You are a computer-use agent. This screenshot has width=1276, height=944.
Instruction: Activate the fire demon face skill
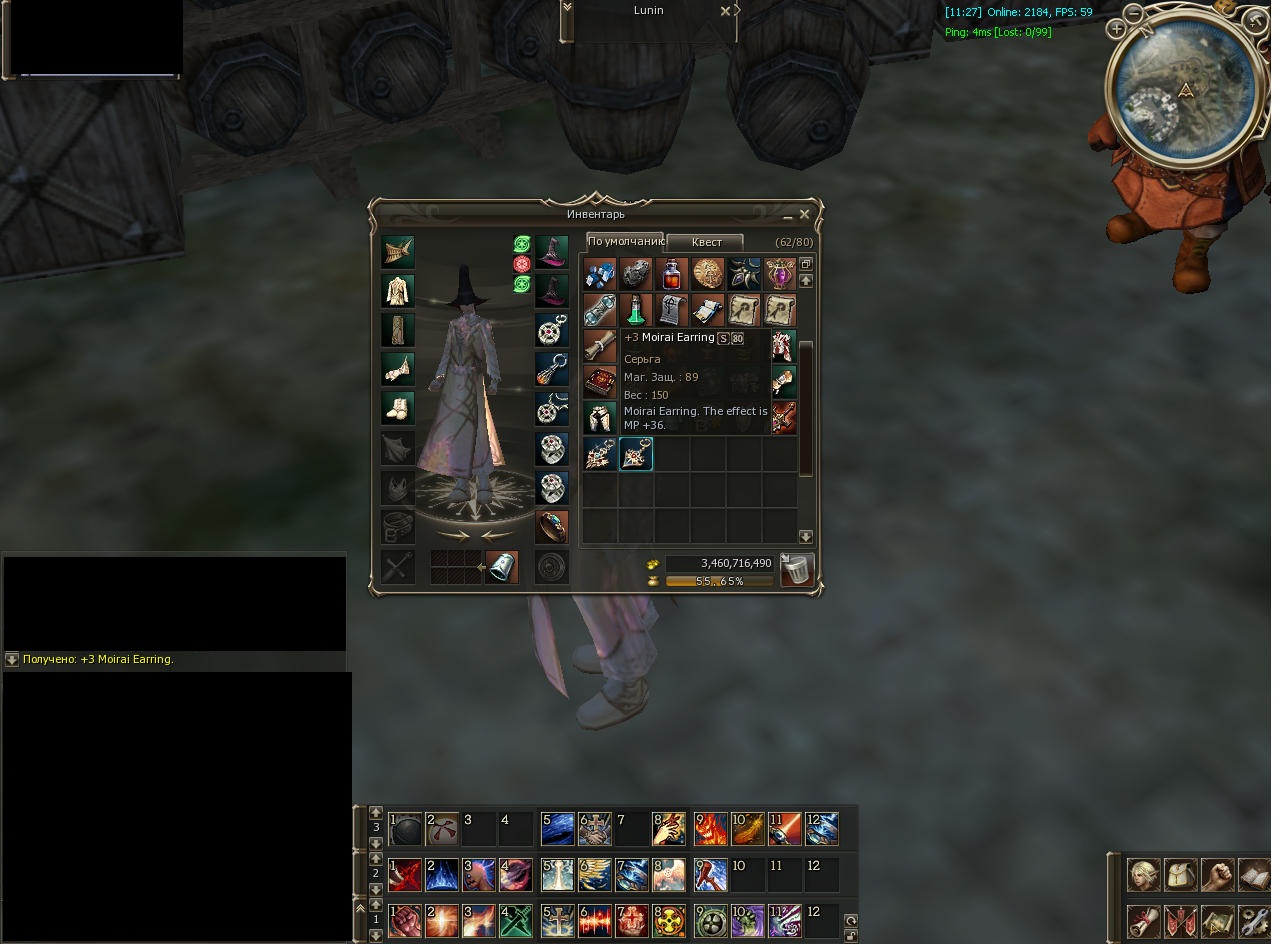pos(710,828)
